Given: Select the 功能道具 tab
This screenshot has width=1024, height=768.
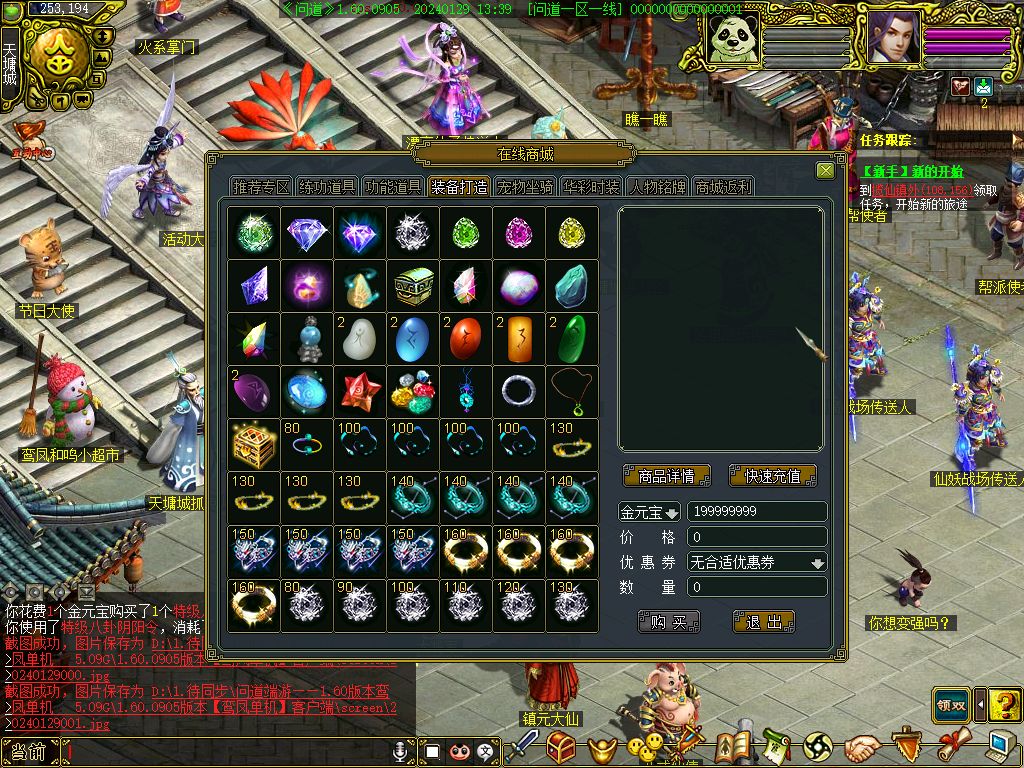Looking at the screenshot, I should click(393, 187).
